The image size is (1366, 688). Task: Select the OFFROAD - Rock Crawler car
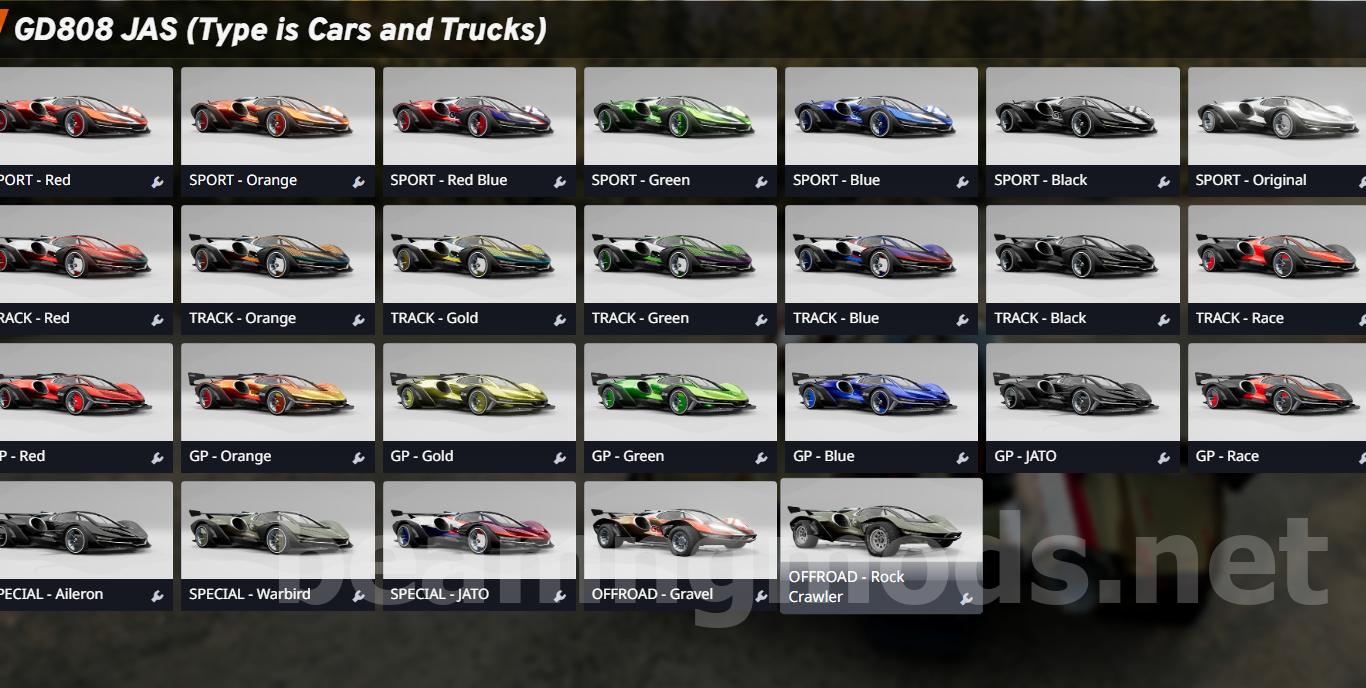(881, 530)
